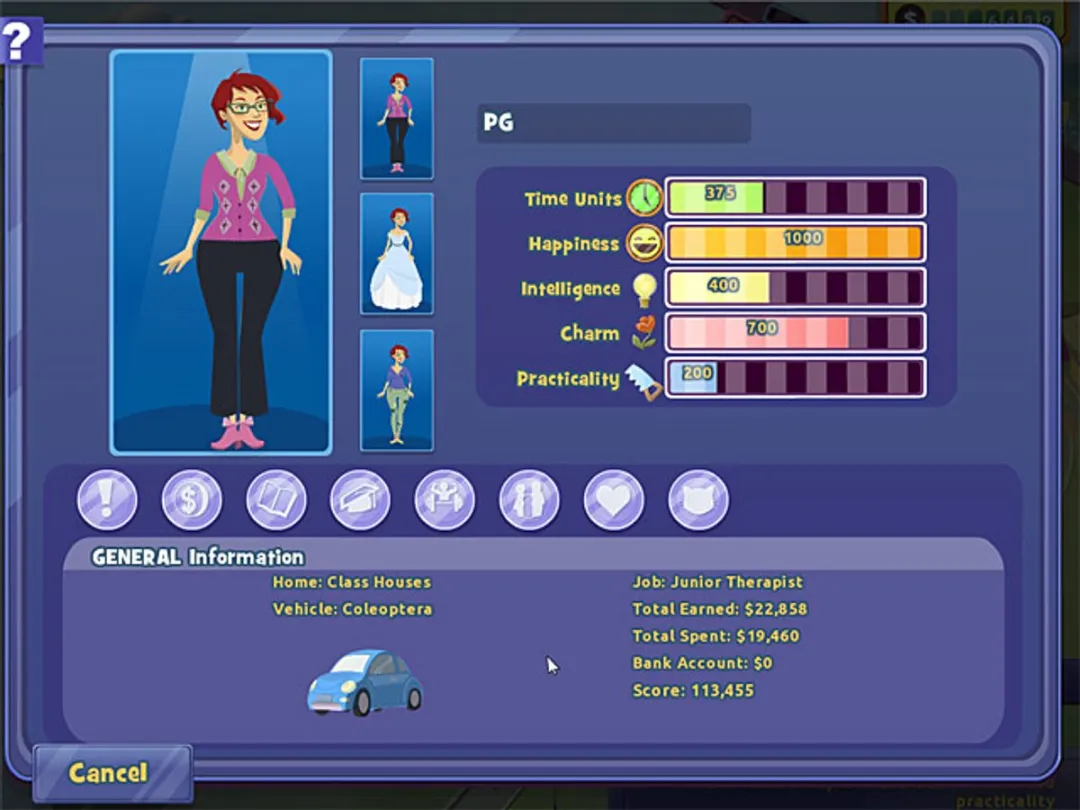The image size is (1080, 810).
Task: Open help with the question mark button
Action: tap(20, 41)
